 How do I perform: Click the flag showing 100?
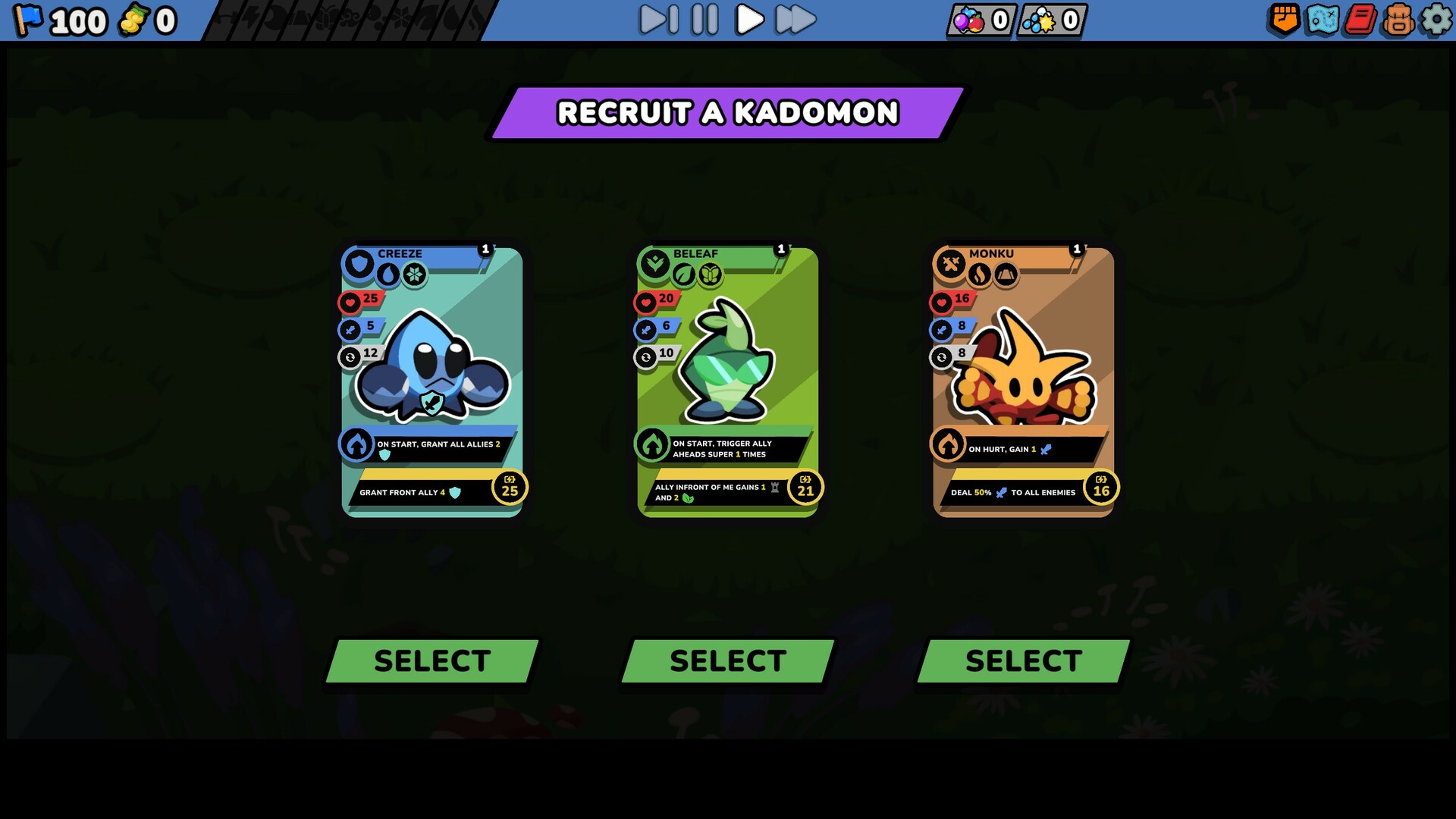[x=57, y=20]
